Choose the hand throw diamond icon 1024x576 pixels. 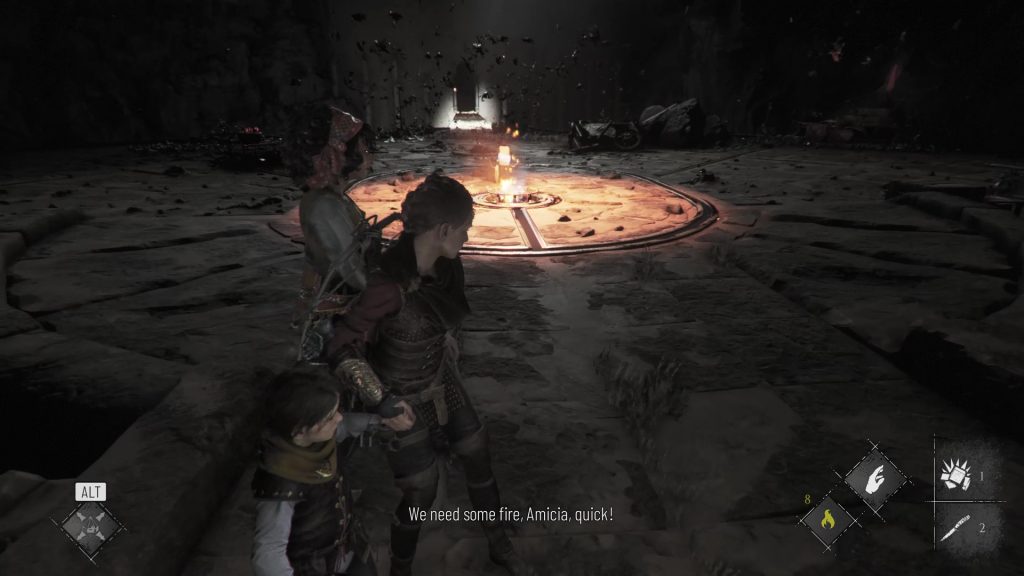pyautogui.click(x=874, y=481)
